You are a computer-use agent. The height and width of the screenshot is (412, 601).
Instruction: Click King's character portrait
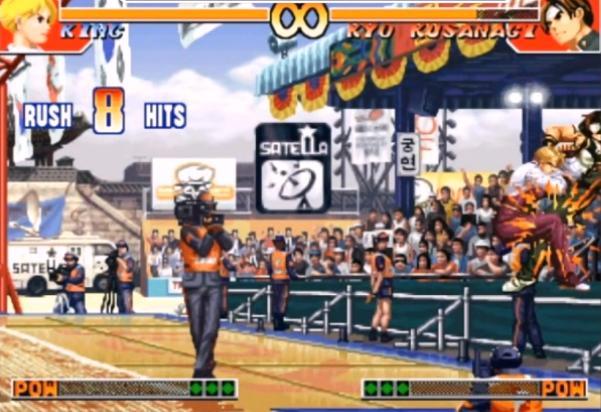27,24
